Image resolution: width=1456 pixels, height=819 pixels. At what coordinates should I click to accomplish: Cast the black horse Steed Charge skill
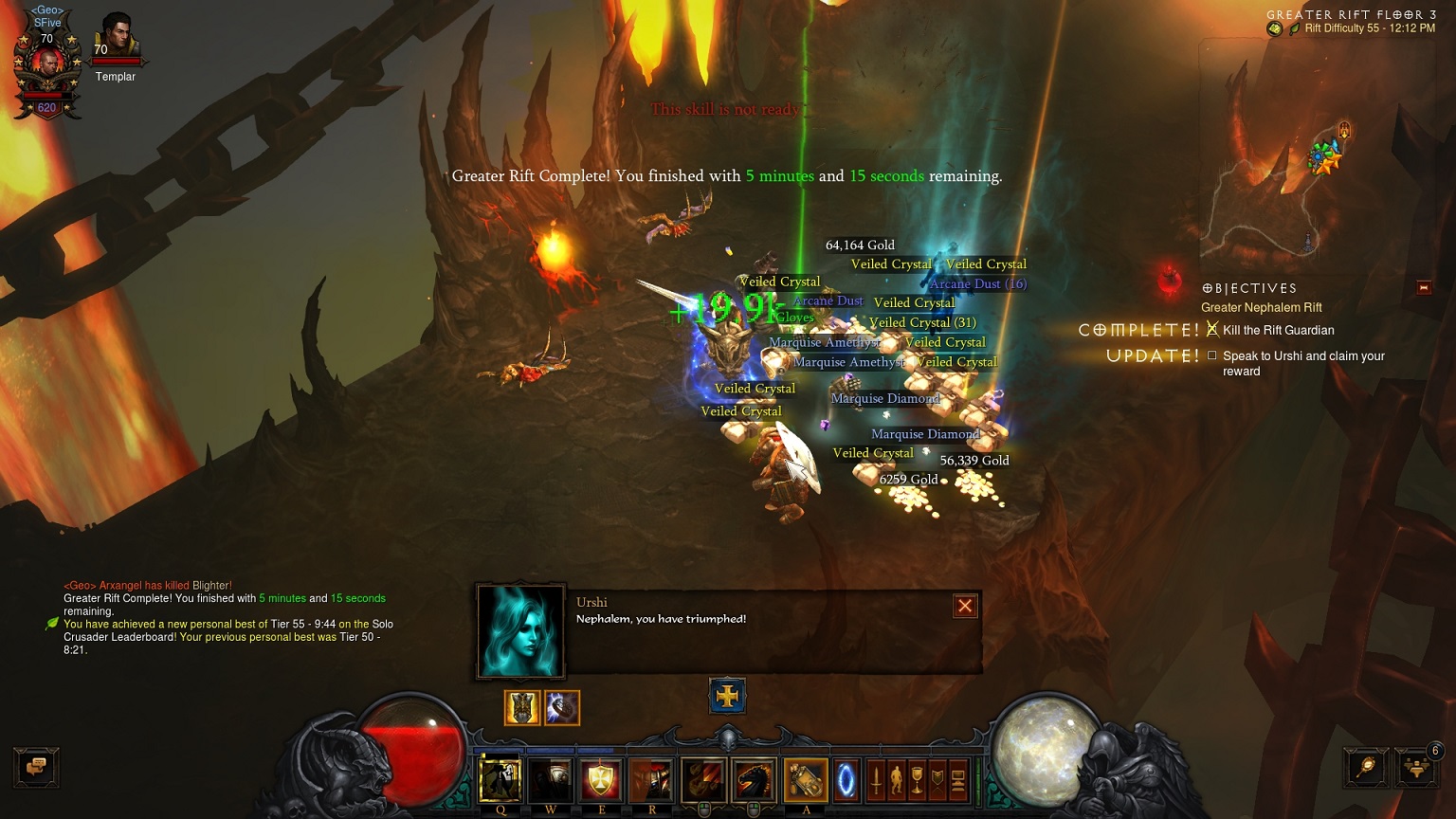[755, 781]
